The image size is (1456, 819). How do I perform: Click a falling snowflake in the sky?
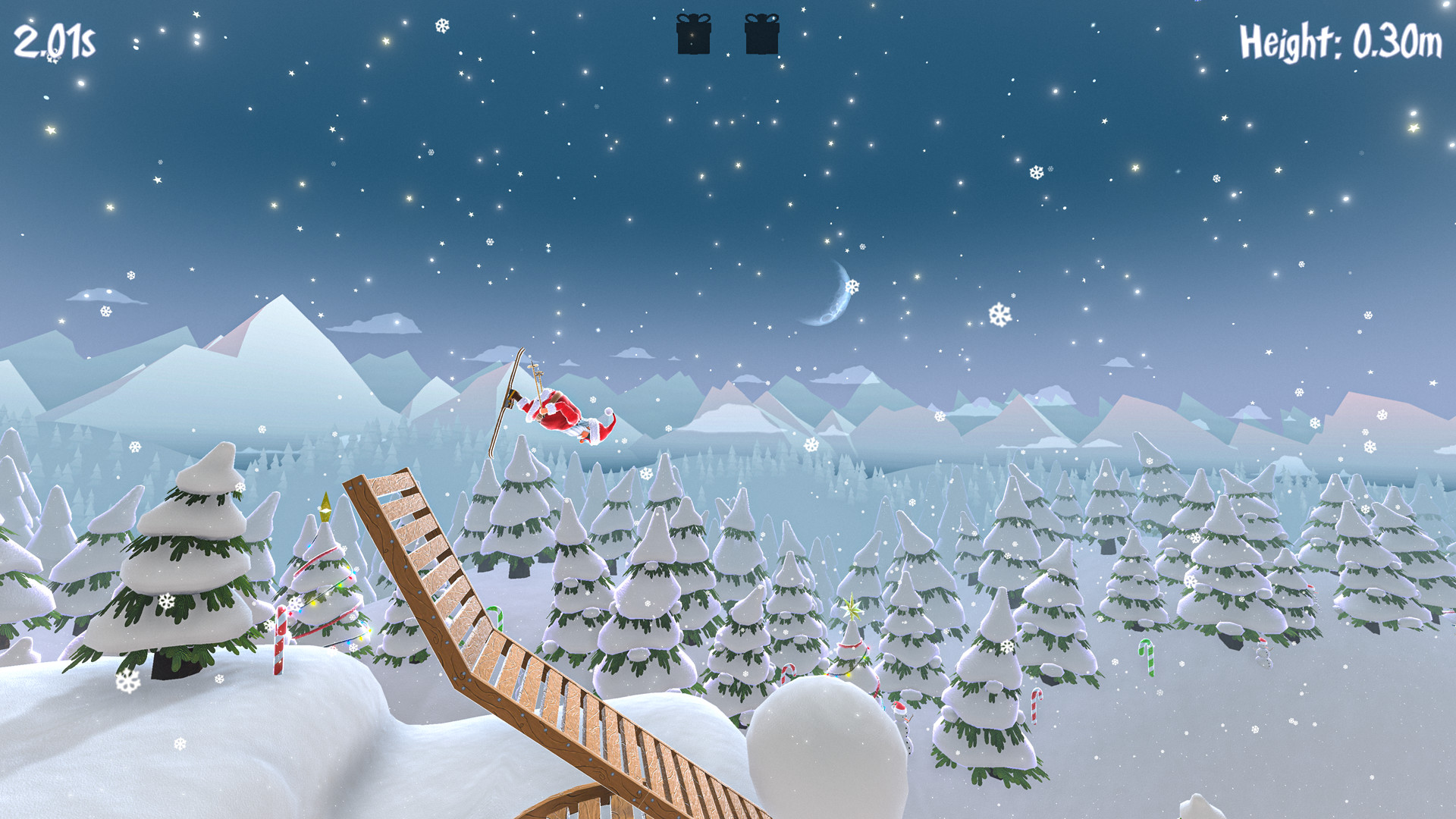click(999, 314)
